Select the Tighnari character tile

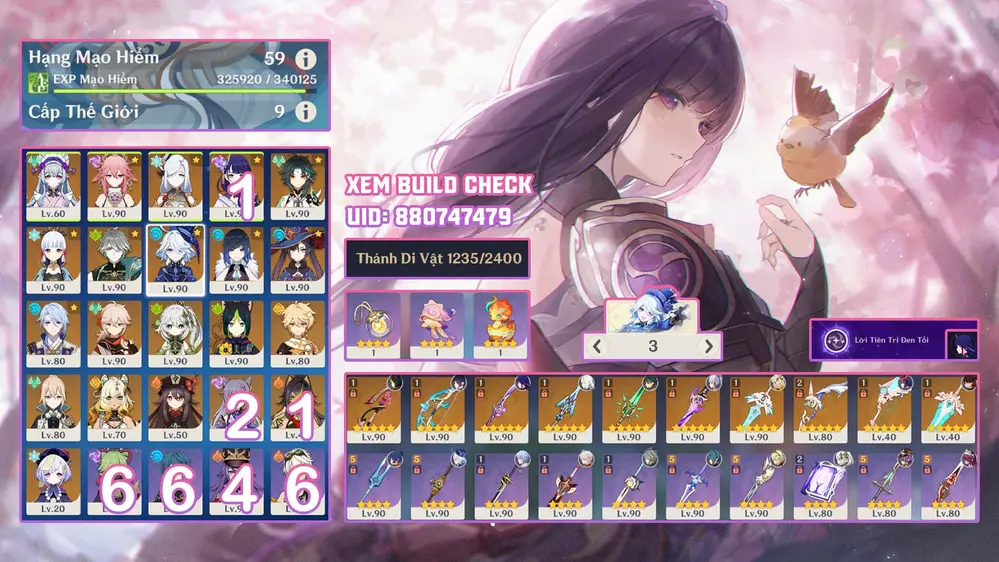point(237,334)
